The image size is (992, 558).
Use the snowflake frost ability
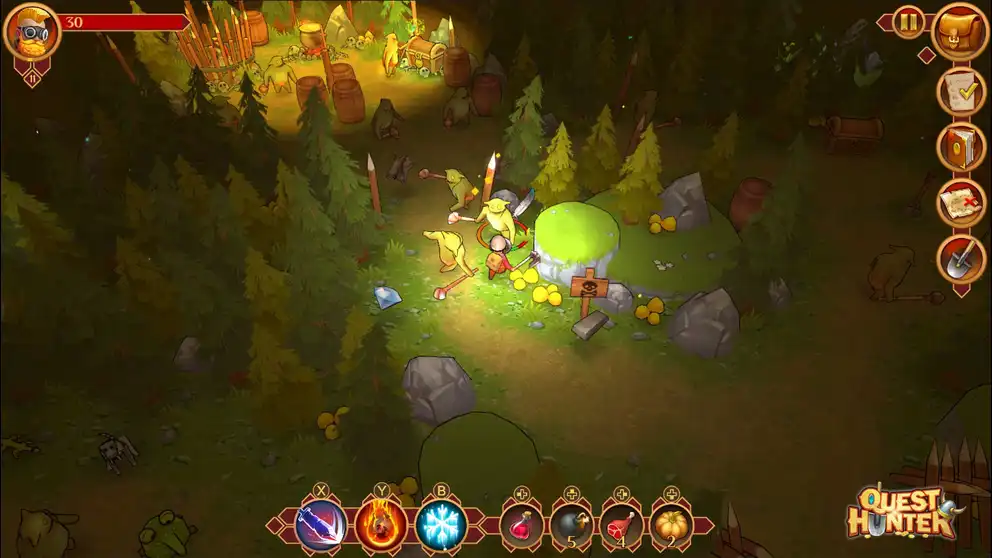pyautogui.click(x=441, y=525)
